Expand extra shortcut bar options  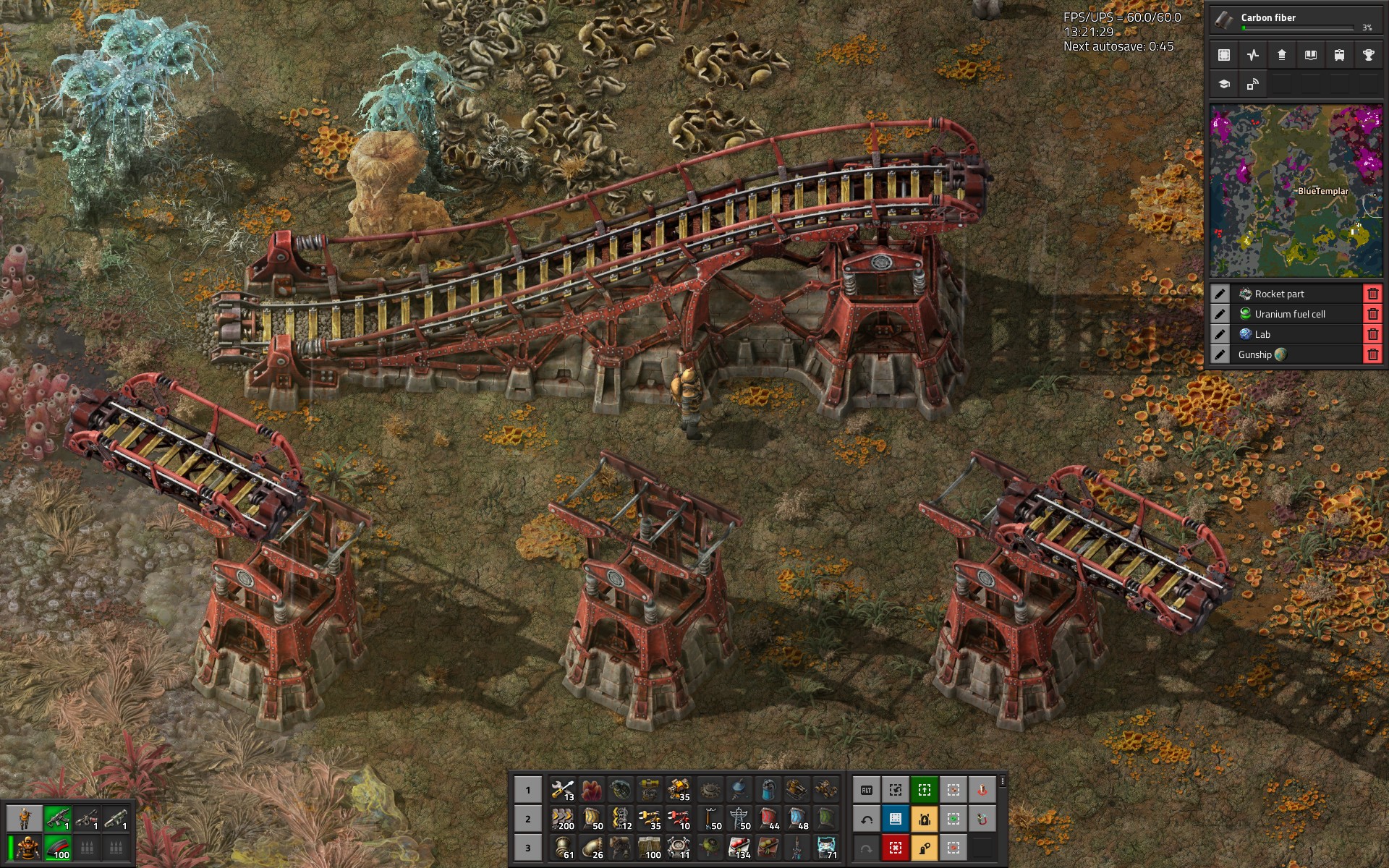point(1003,782)
